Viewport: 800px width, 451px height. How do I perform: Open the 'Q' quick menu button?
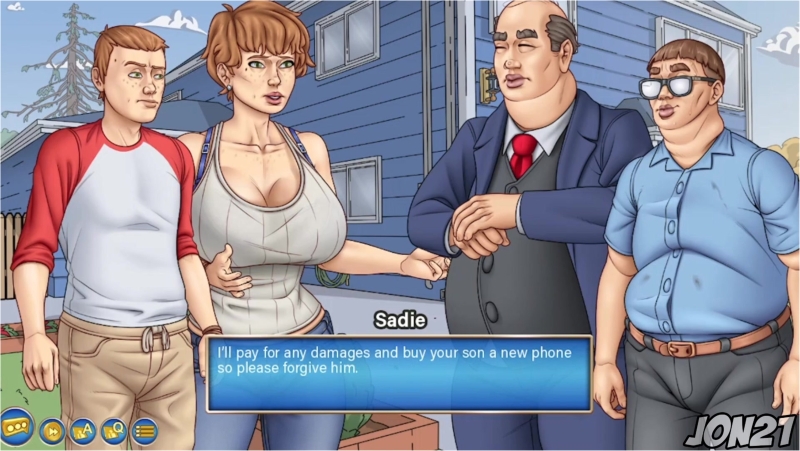(x=114, y=431)
